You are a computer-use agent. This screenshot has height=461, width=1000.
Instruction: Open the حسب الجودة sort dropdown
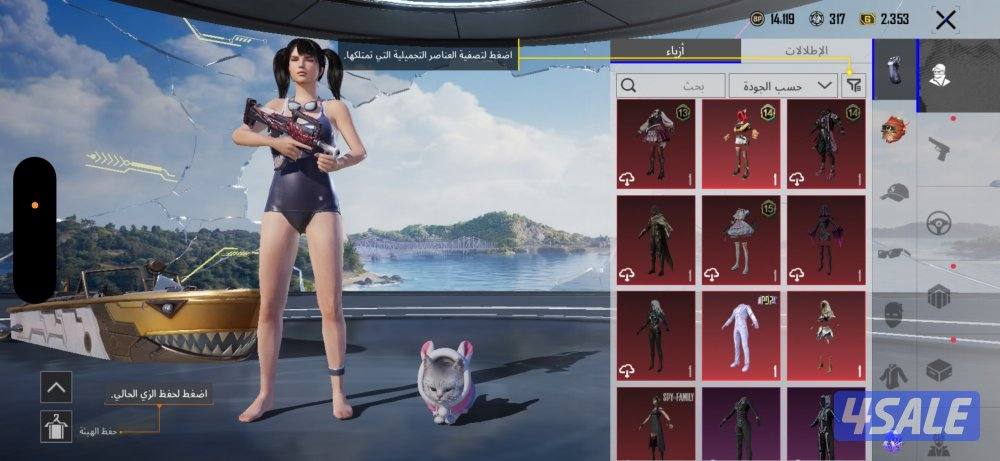tap(783, 85)
